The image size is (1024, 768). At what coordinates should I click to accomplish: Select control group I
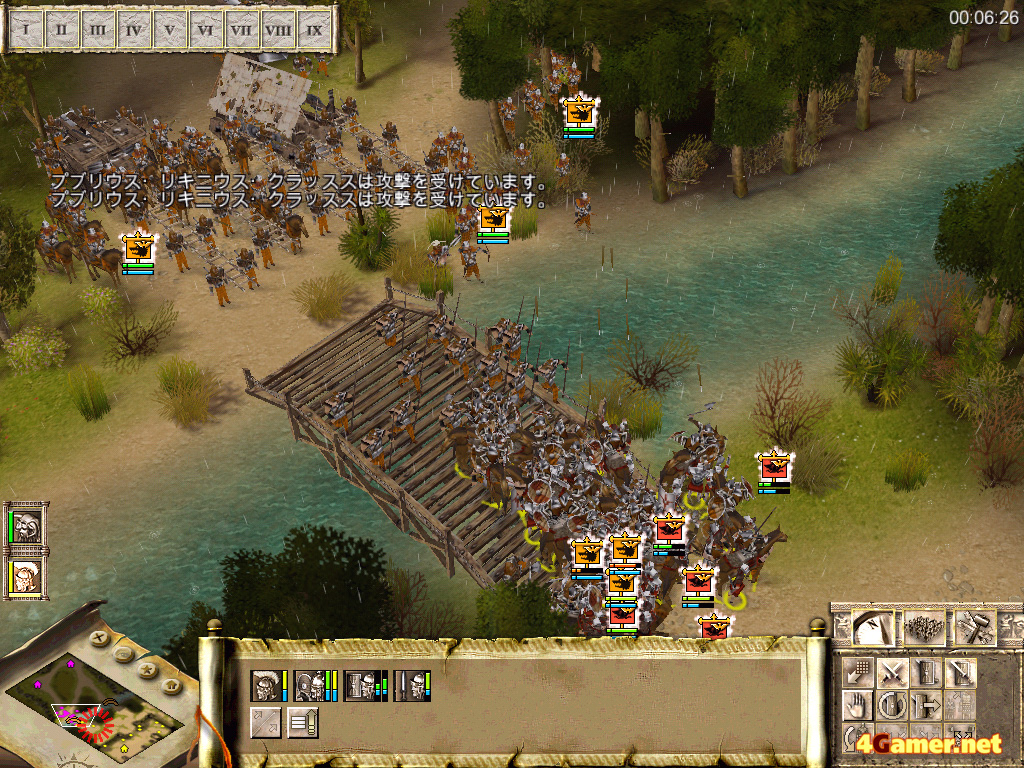(x=25, y=30)
